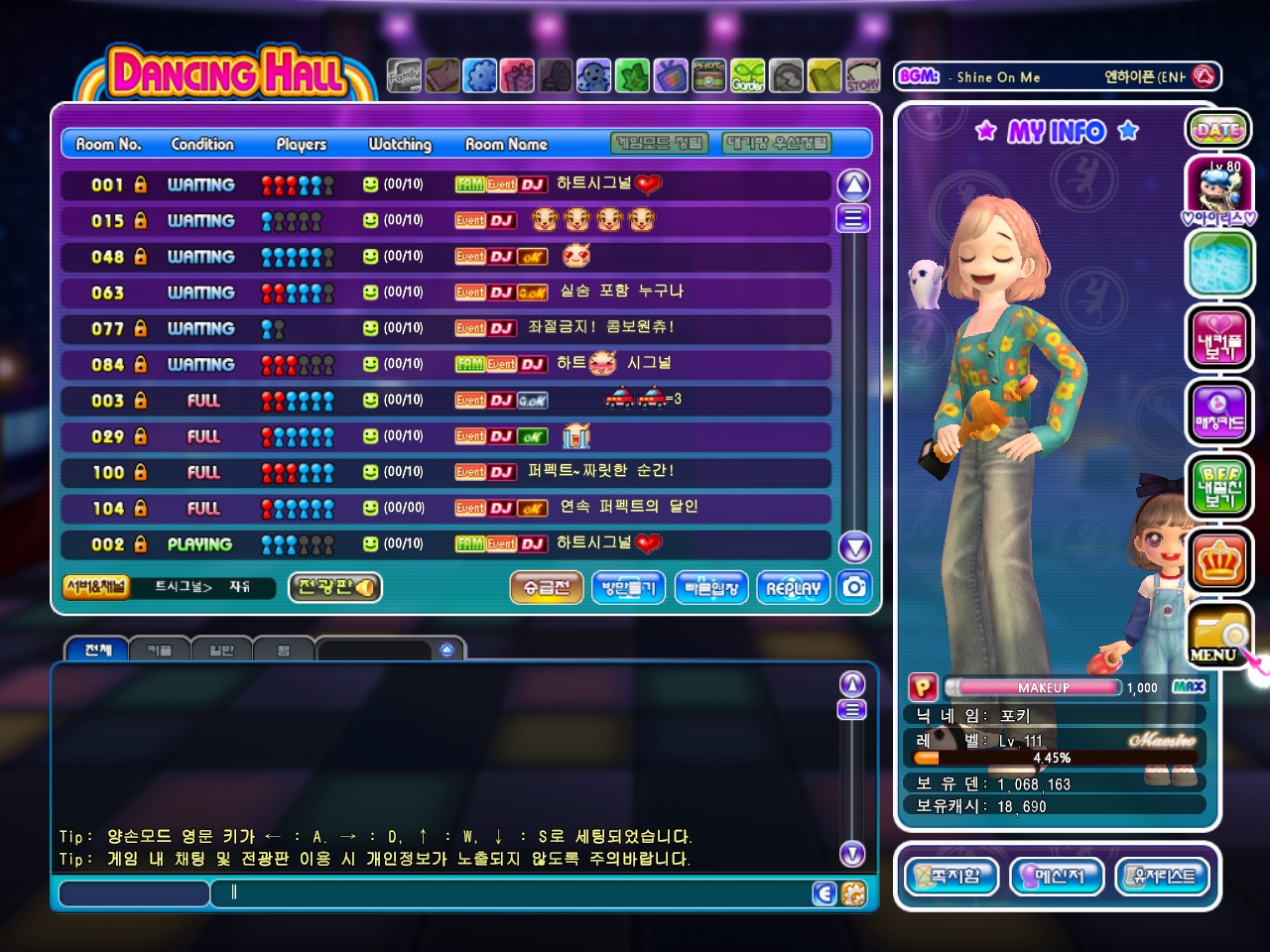This screenshot has width=1270, height=952.
Task: Open the 서버&채널 server and channel button
Action: pos(96,587)
